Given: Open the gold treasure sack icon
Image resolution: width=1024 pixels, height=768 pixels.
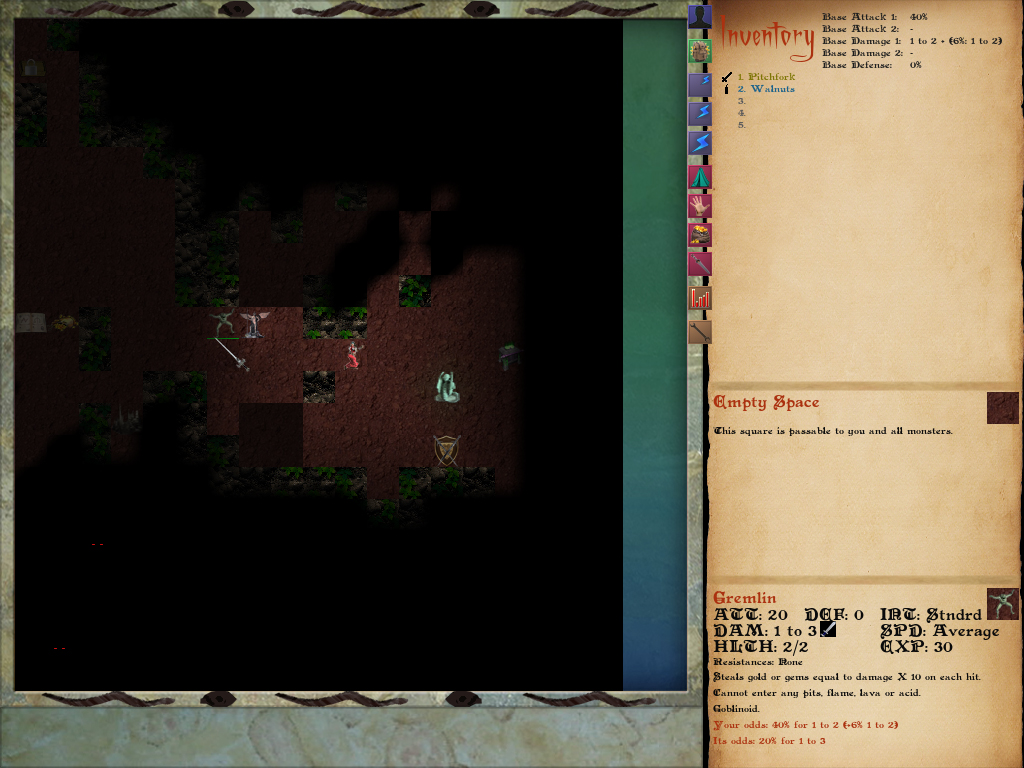Looking at the screenshot, I should coord(700,236).
